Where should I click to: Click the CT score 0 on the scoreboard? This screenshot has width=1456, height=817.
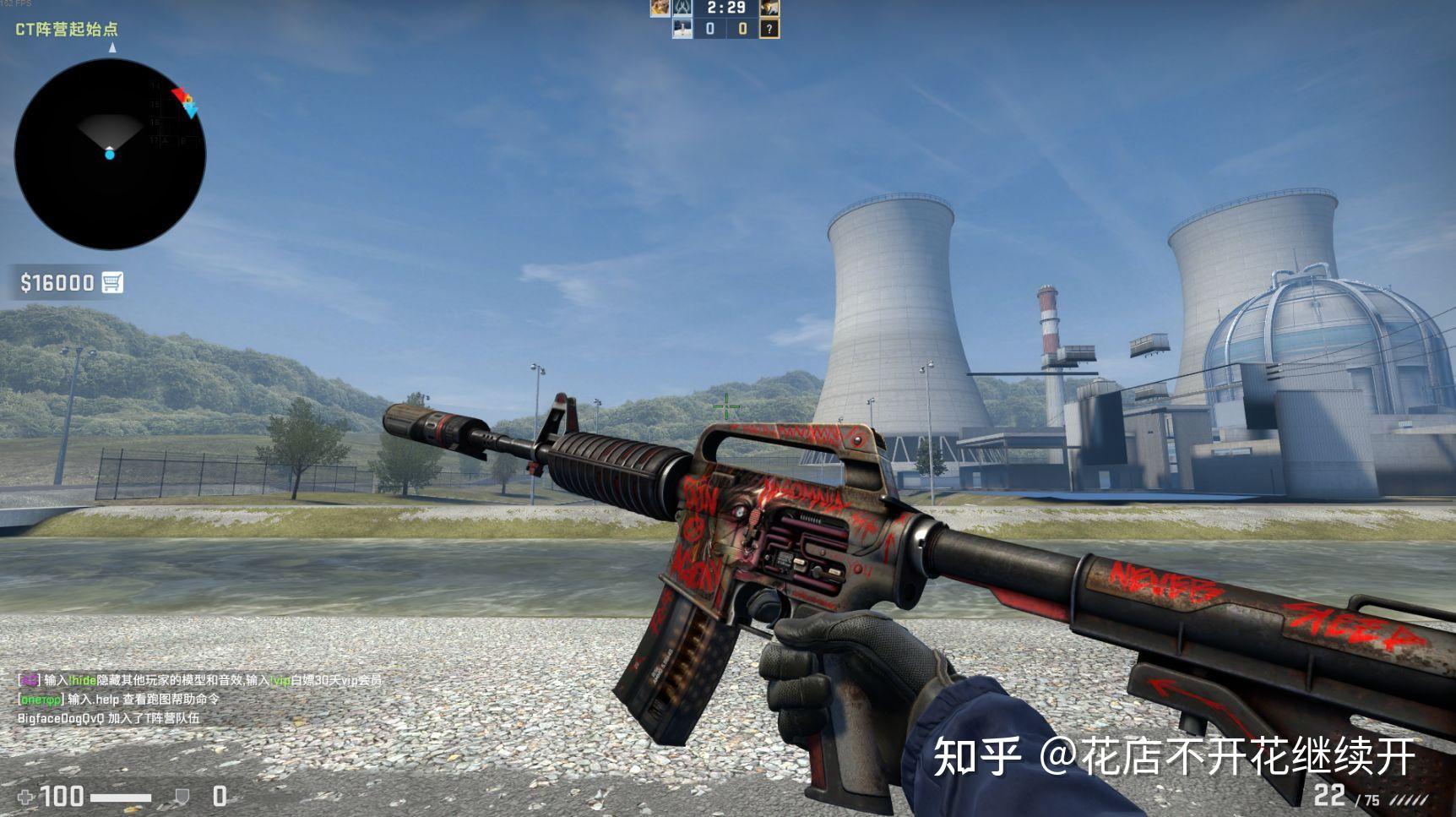[x=710, y=29]
